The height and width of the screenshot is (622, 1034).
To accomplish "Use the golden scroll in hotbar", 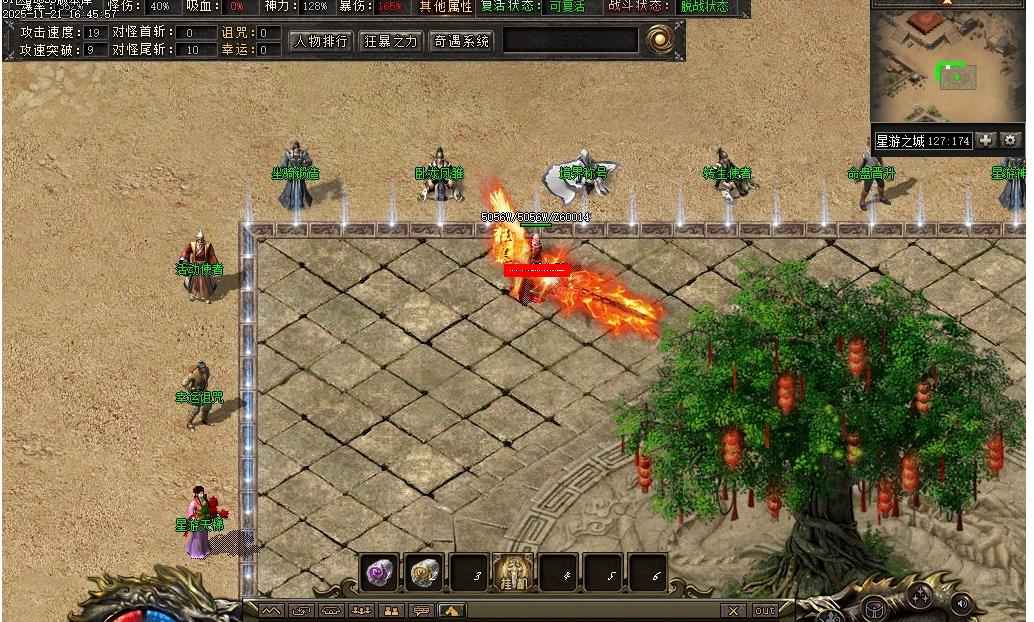I will 425,572.
